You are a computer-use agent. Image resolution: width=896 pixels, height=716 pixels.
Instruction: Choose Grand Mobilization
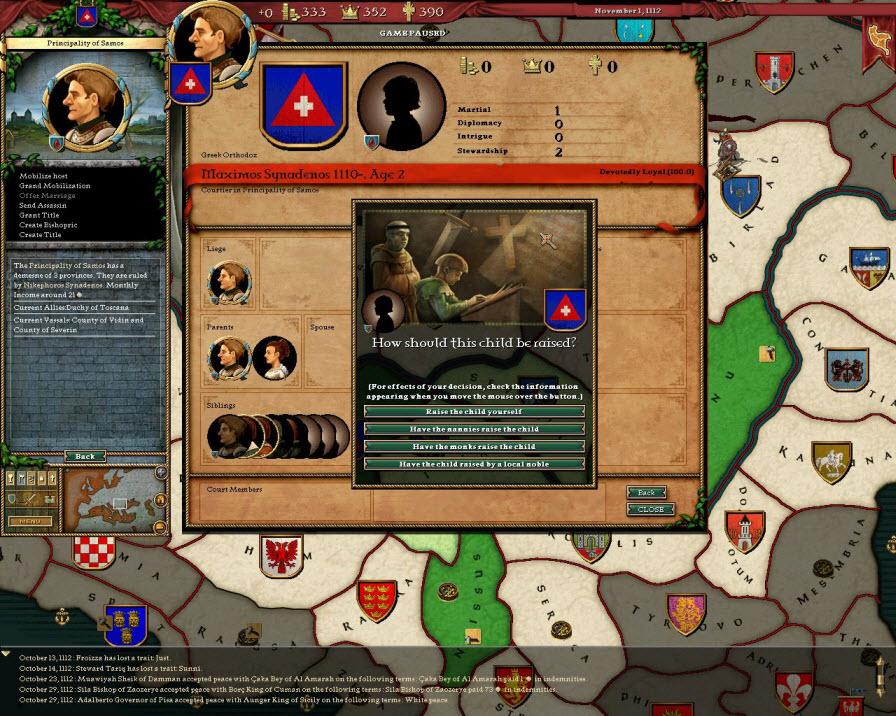(54, 186)
